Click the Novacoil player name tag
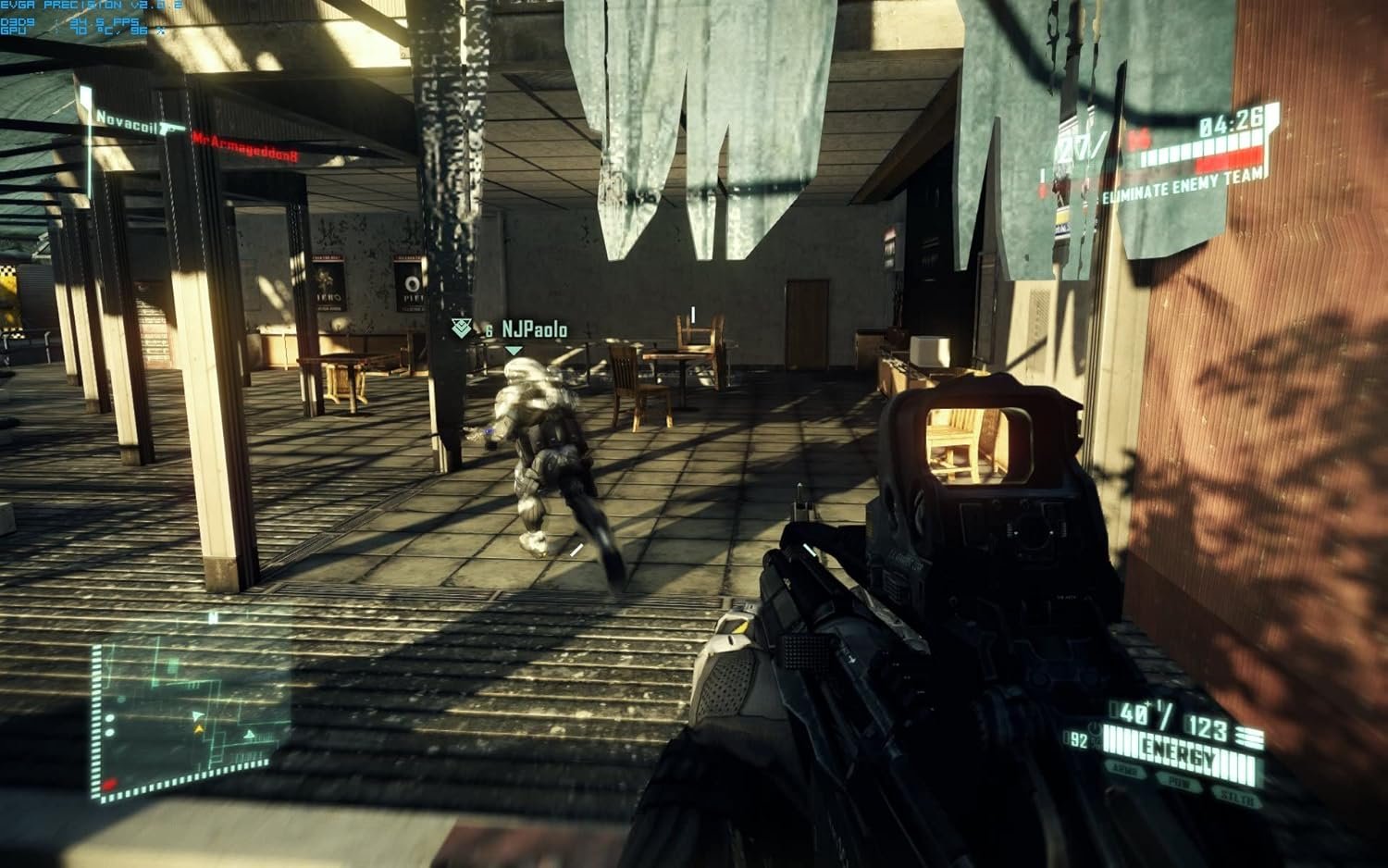 [x=127, y=120]
